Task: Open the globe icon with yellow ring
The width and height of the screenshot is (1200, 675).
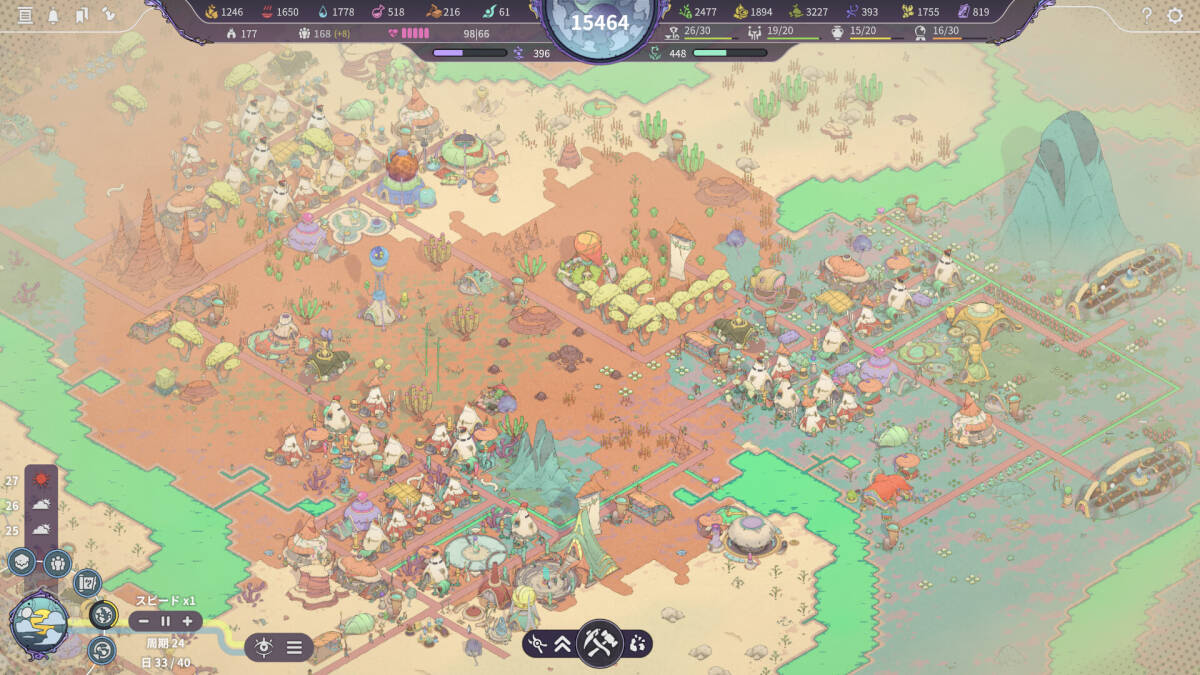Action: tap(103, 614)
